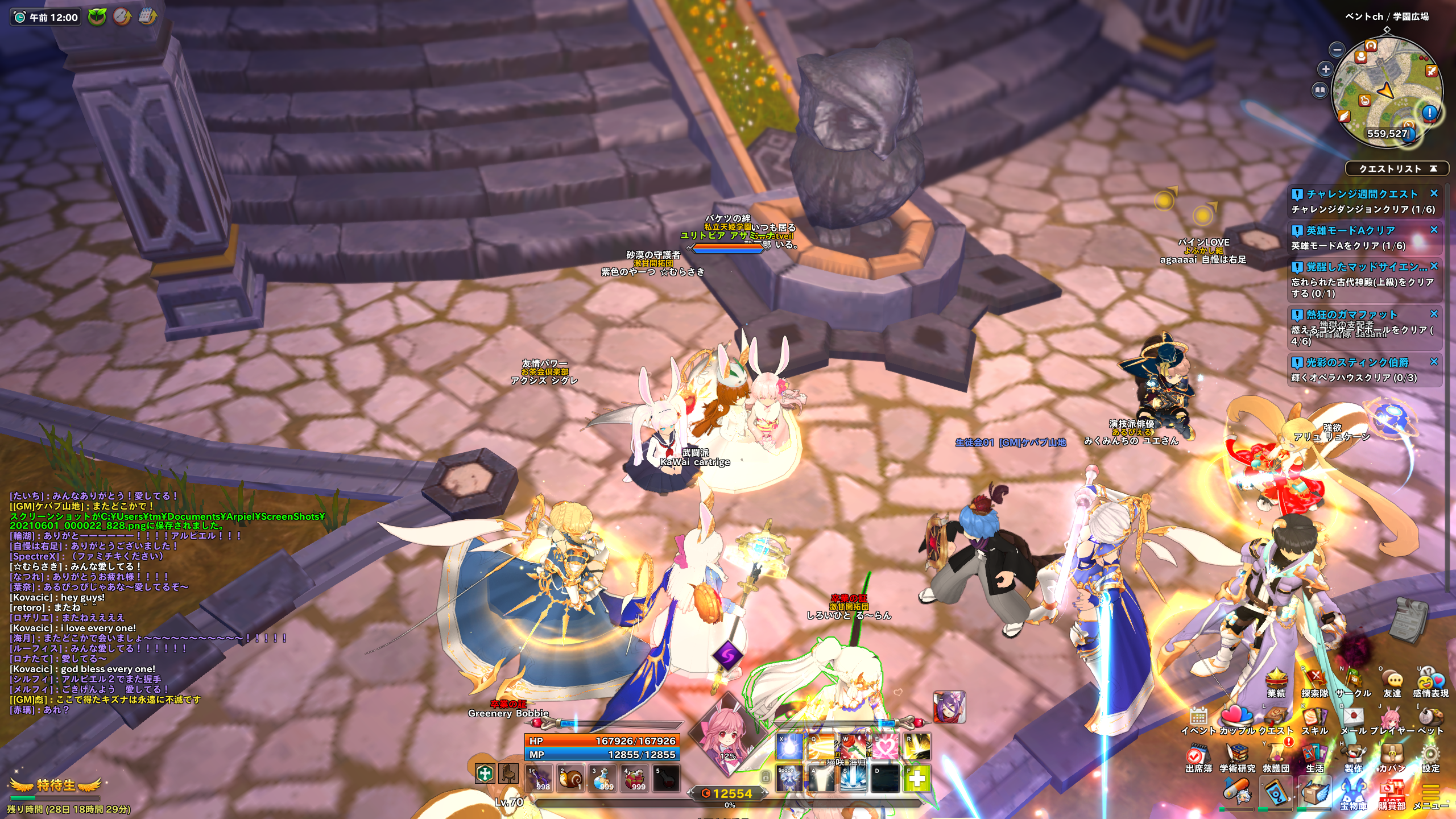Open the スキル skill cards menu
This screenshot has width=1456, height=819.
(1314, 718)
